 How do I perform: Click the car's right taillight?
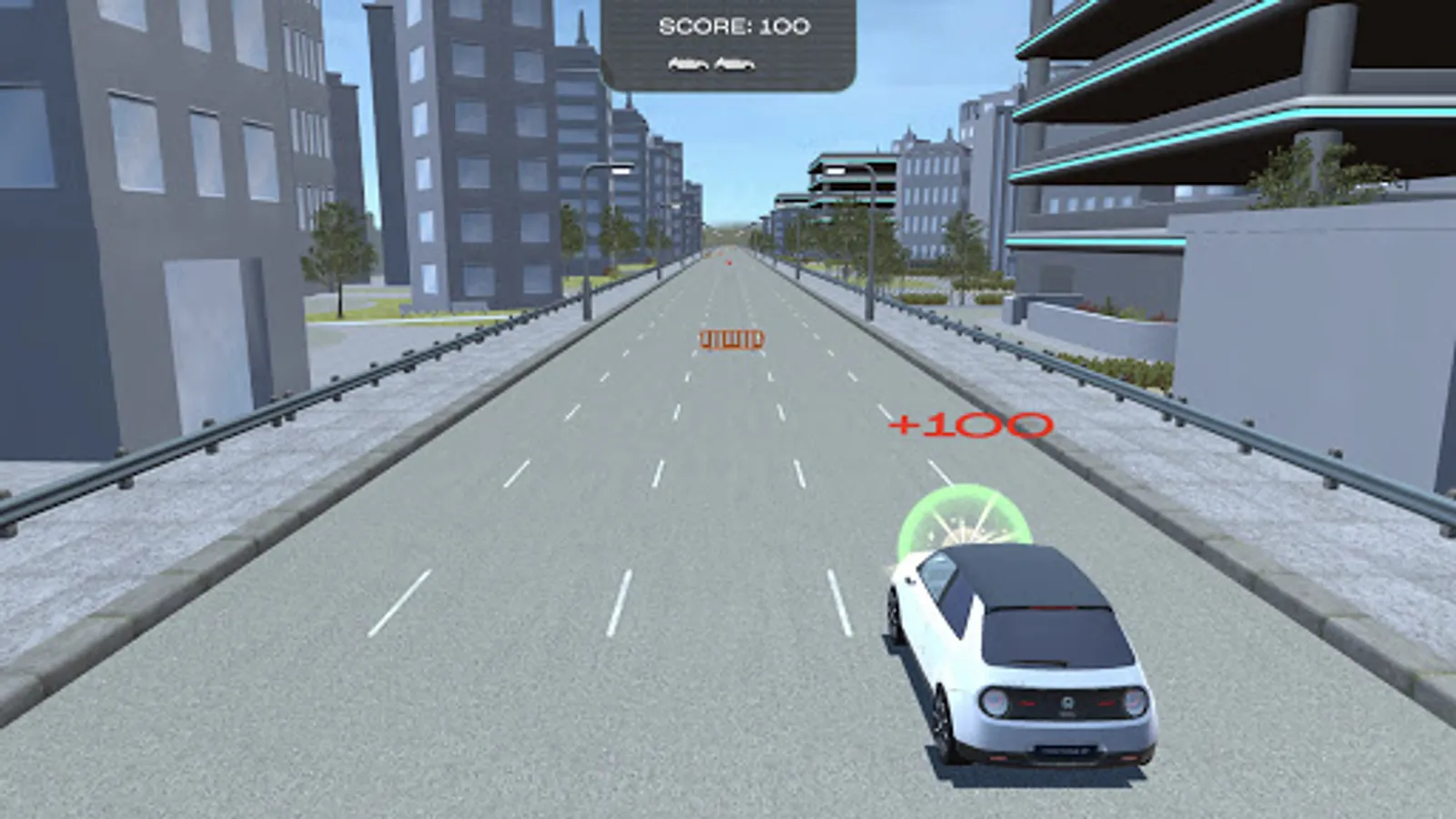1136,701
